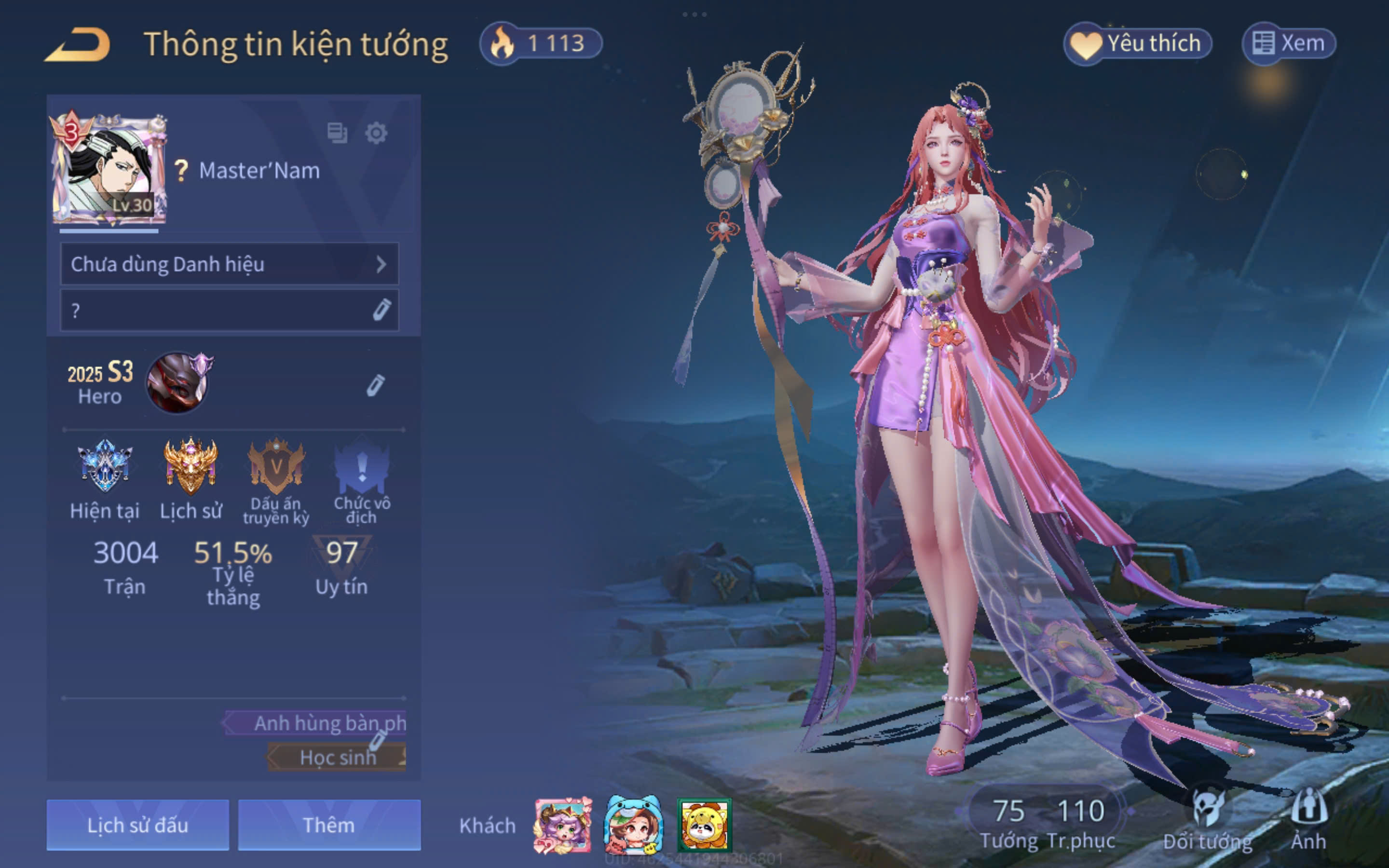1389x868 pixels.
Task: Tap the Yêu thích heart button
Action: point(1137,43)
